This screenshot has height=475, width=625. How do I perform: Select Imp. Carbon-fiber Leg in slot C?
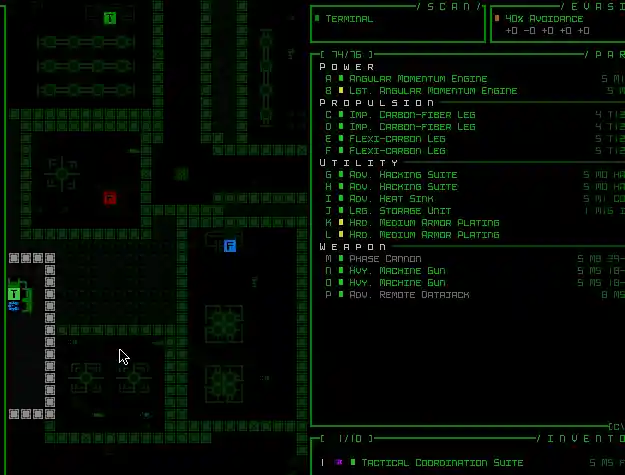click(412, 115)
